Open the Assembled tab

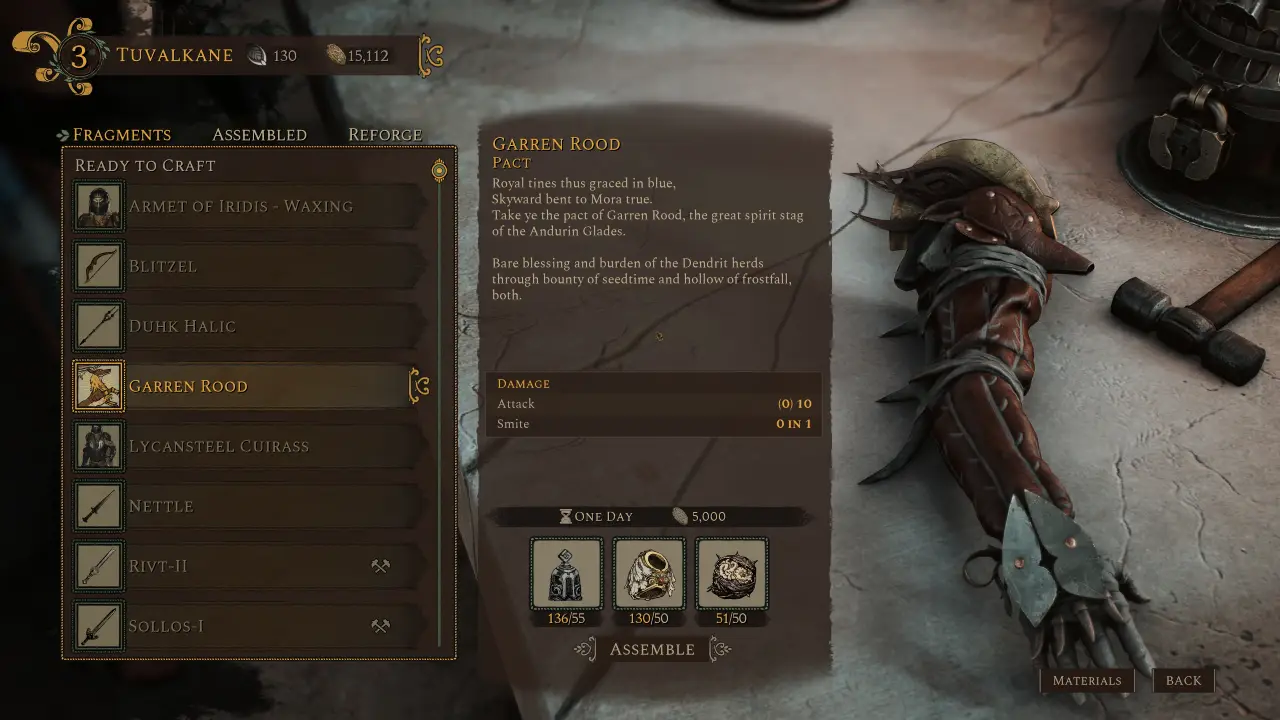pyautogui.click(x=259, y=135)
